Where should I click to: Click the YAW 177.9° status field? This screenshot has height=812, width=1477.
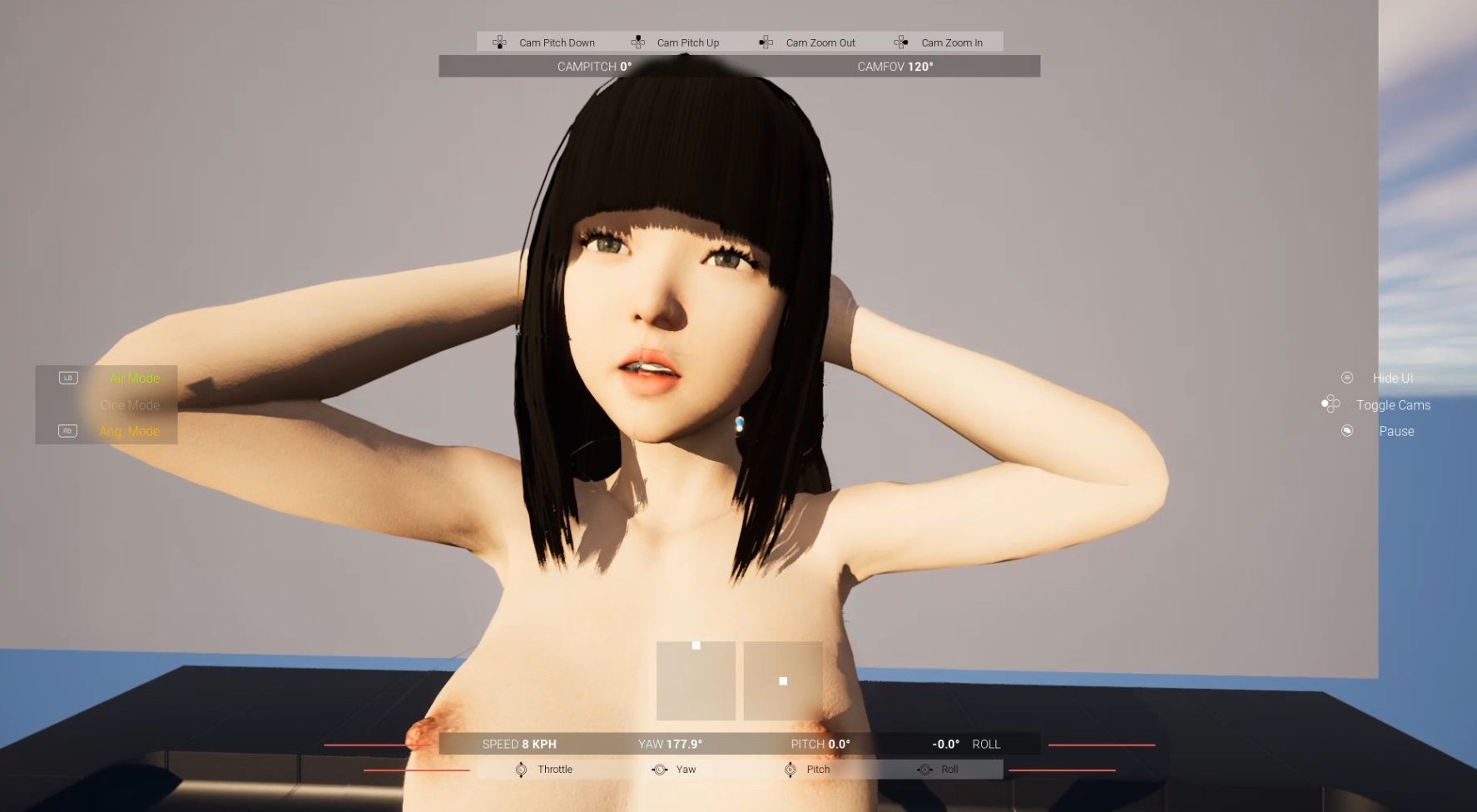pos(671,744)
